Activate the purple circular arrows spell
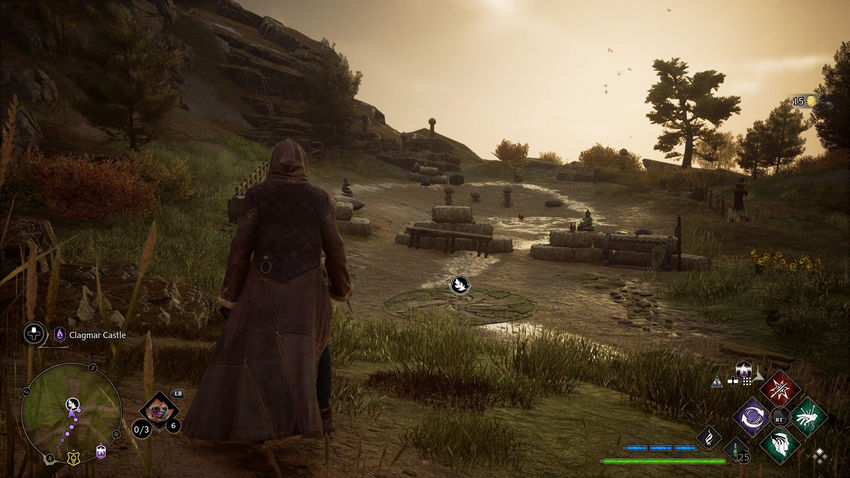Image resolution: width=850 pixels, height=478 pixels. coord(750,416)
